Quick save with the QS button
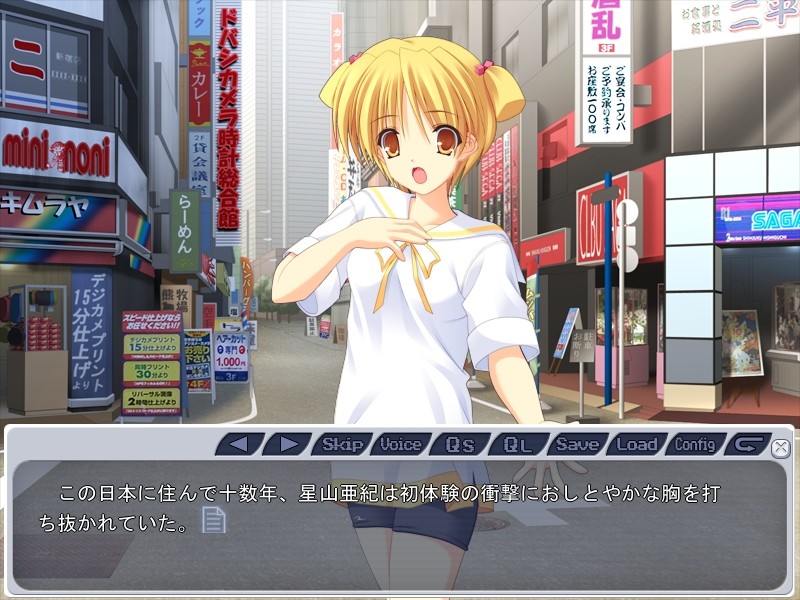 (459, 444)
